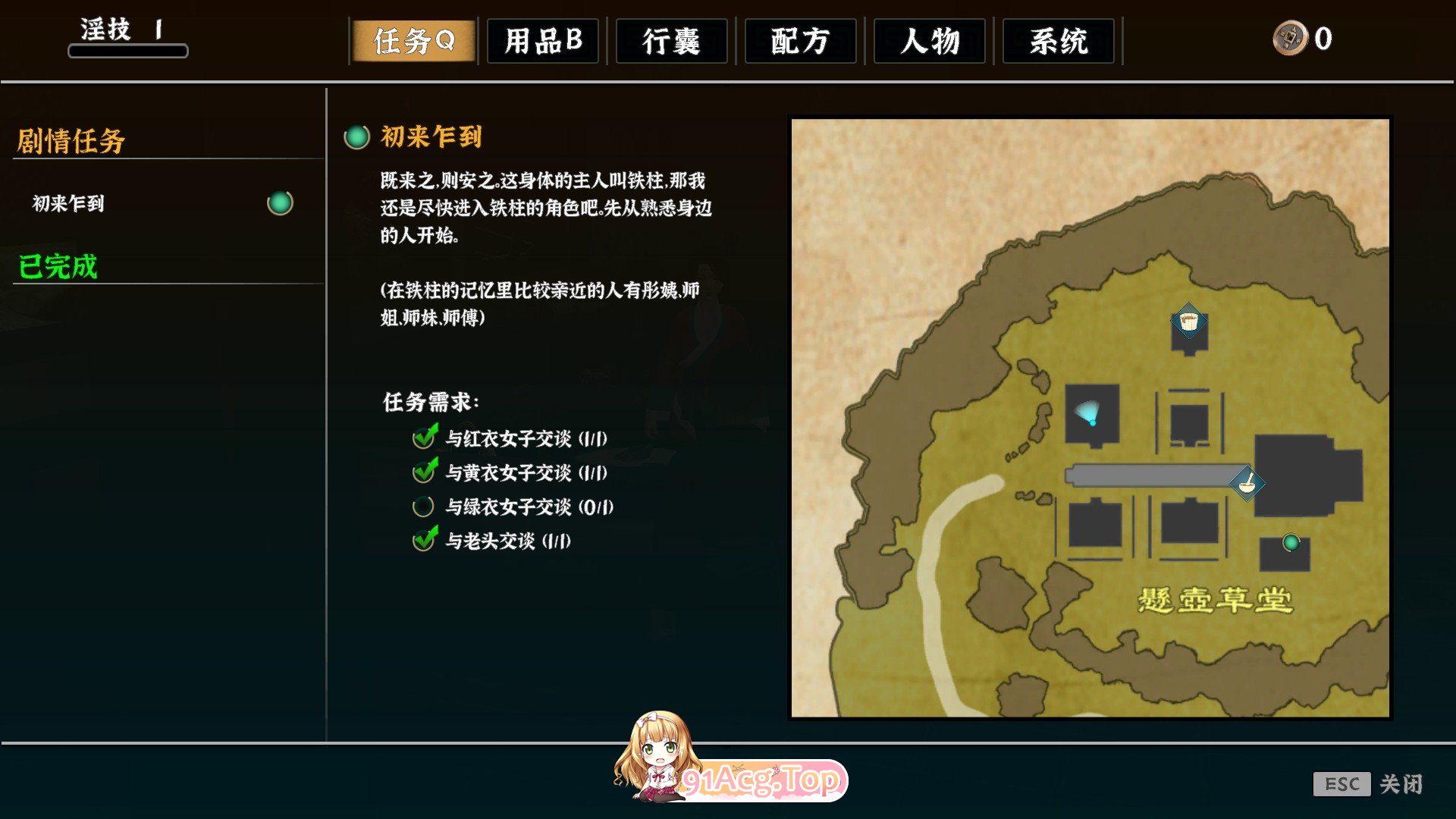Screen dimensions: 1456x819
Task: Click the green circle beside 初来乍到 in quest list
Action: [x=281, y=202]
